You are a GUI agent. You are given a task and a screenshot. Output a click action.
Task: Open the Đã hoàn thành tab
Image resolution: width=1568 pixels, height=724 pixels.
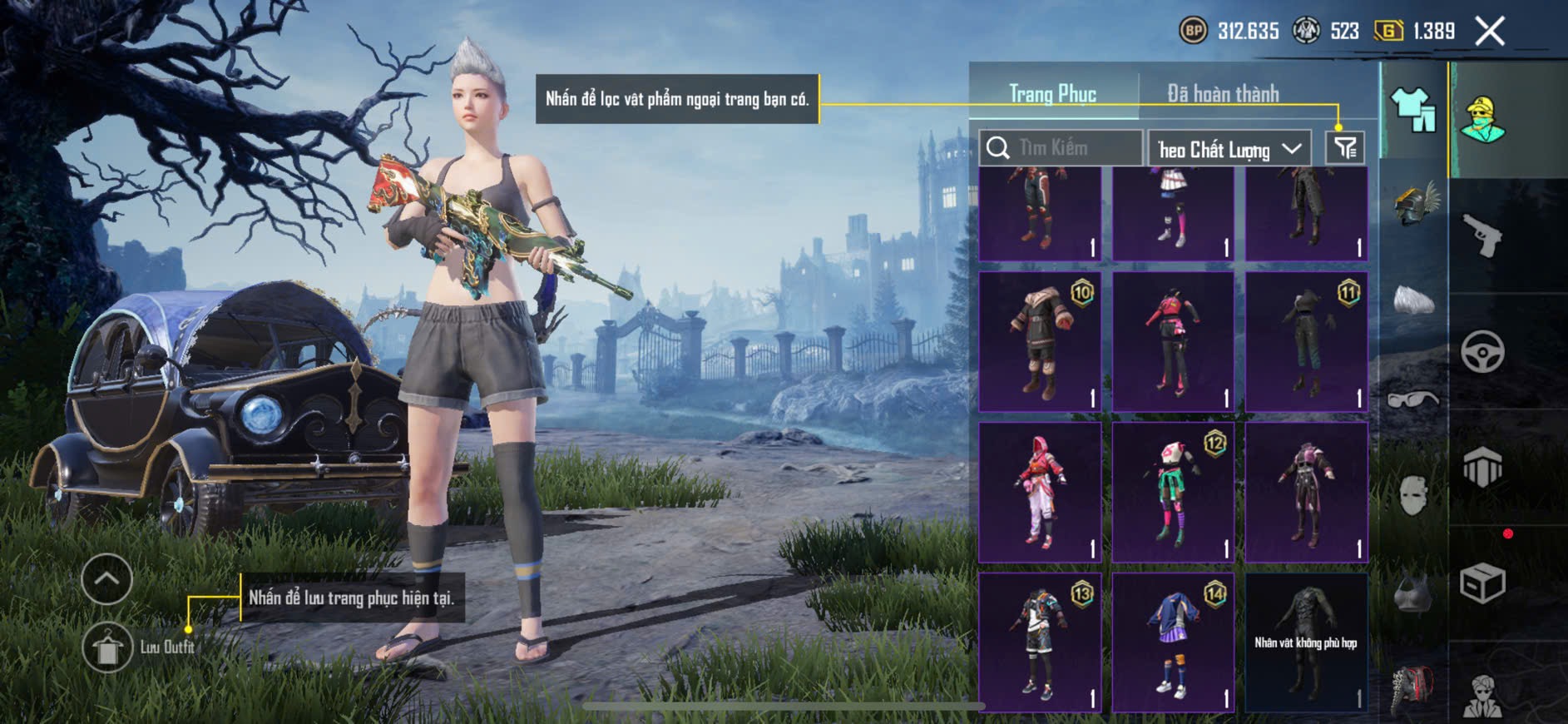pos(1222,94)
